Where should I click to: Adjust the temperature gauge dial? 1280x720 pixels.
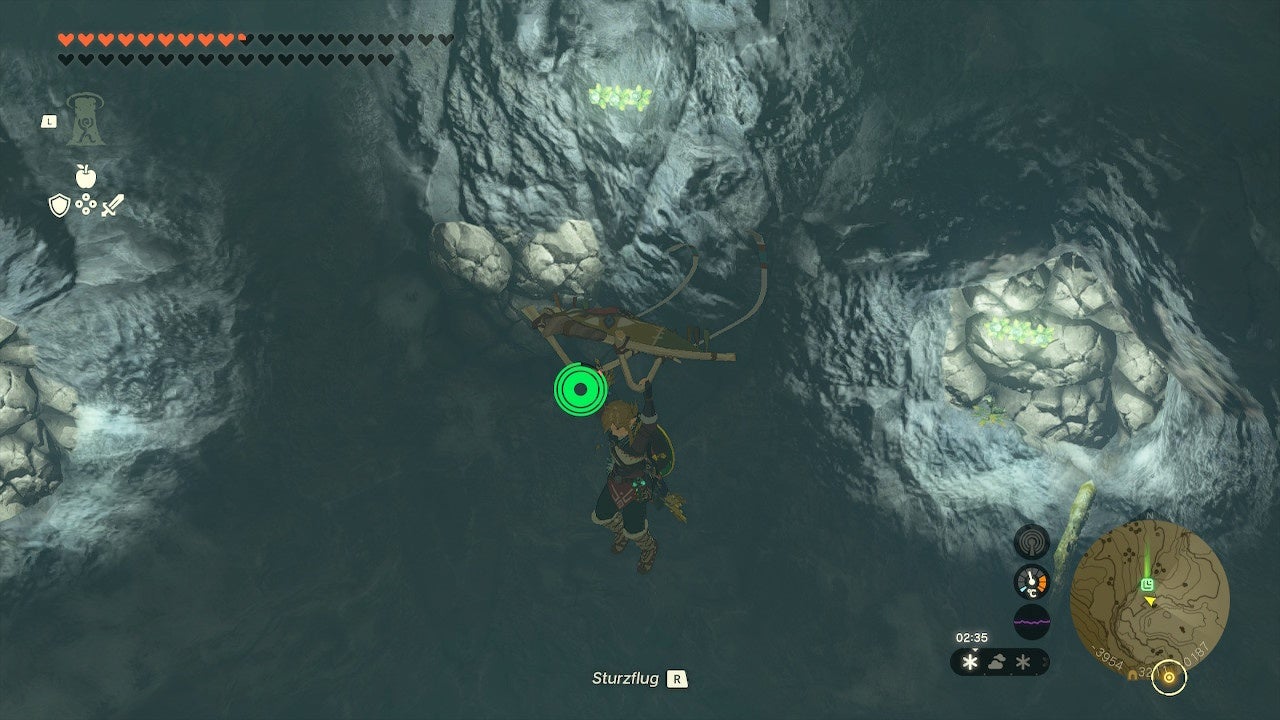[x=1031, y=581]
